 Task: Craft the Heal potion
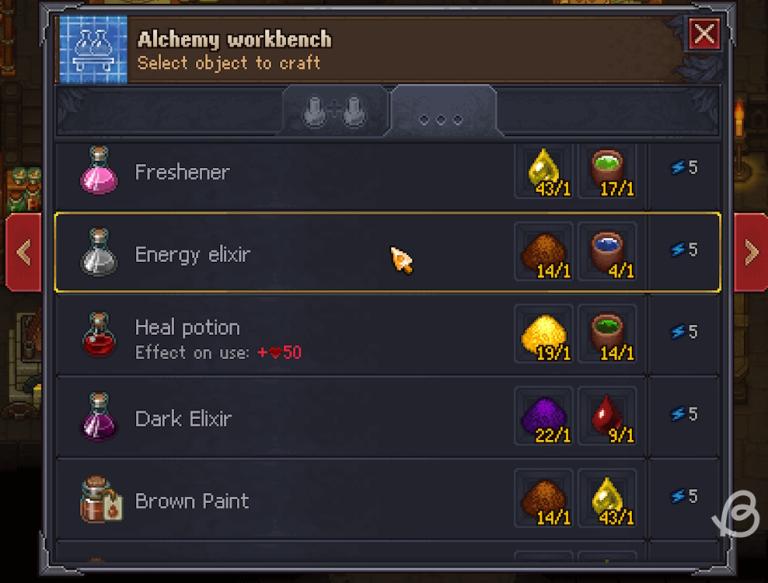(300, 336)
